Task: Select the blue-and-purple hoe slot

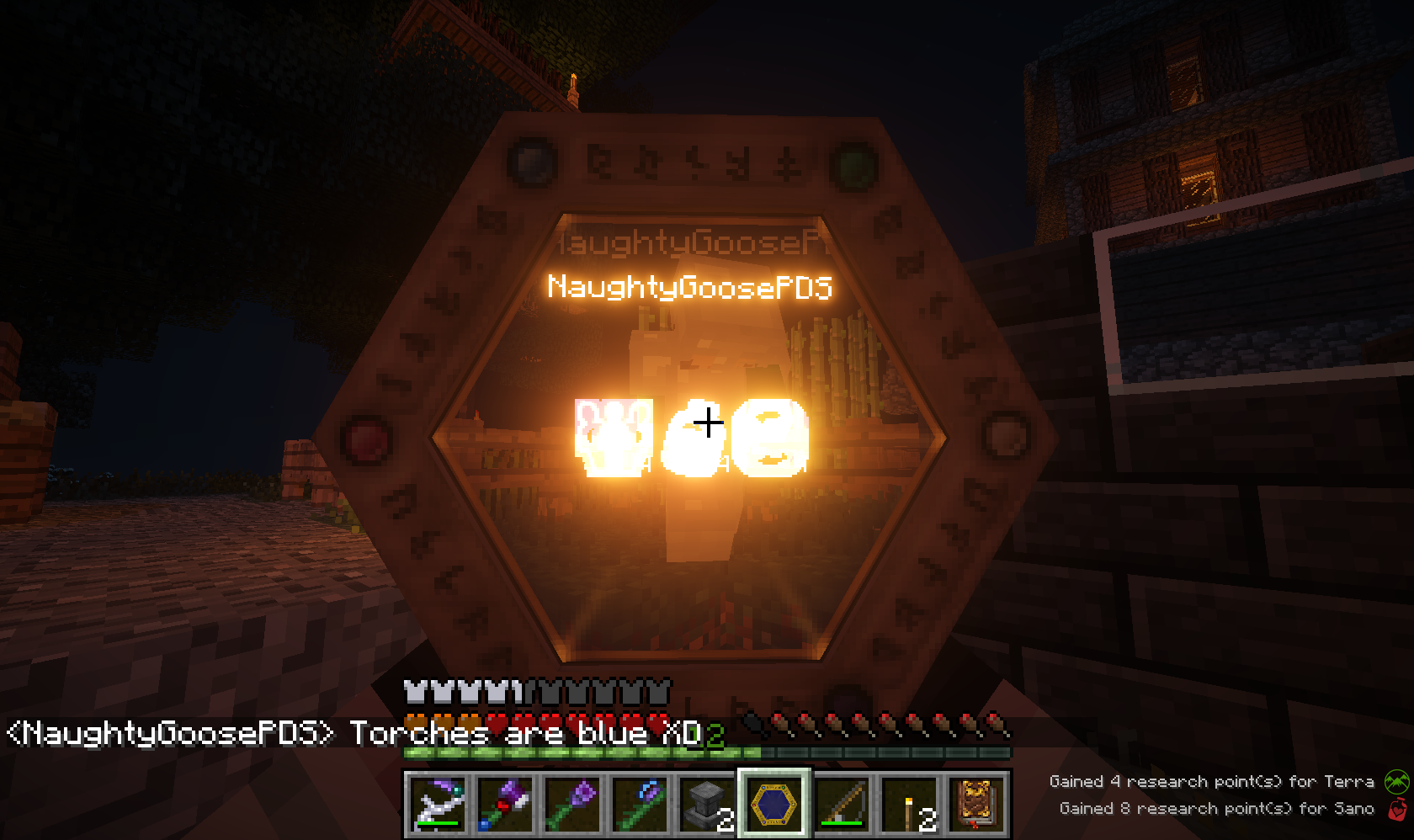Action: [641, 804]
